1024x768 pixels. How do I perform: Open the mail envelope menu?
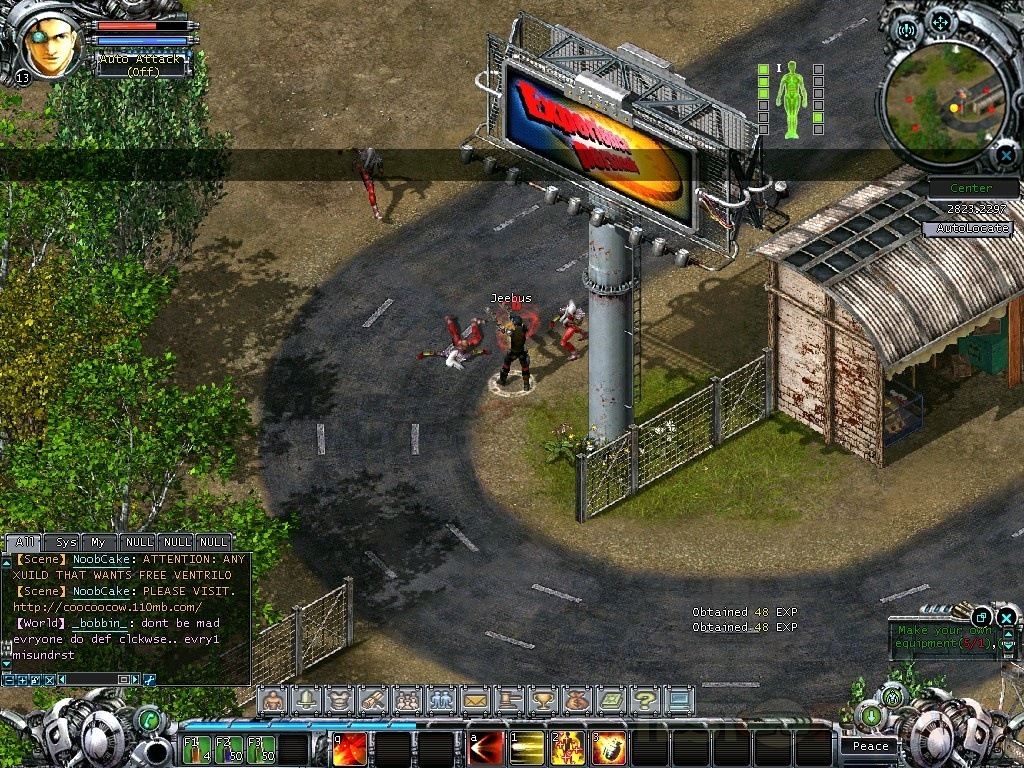(x=474, y=700)
